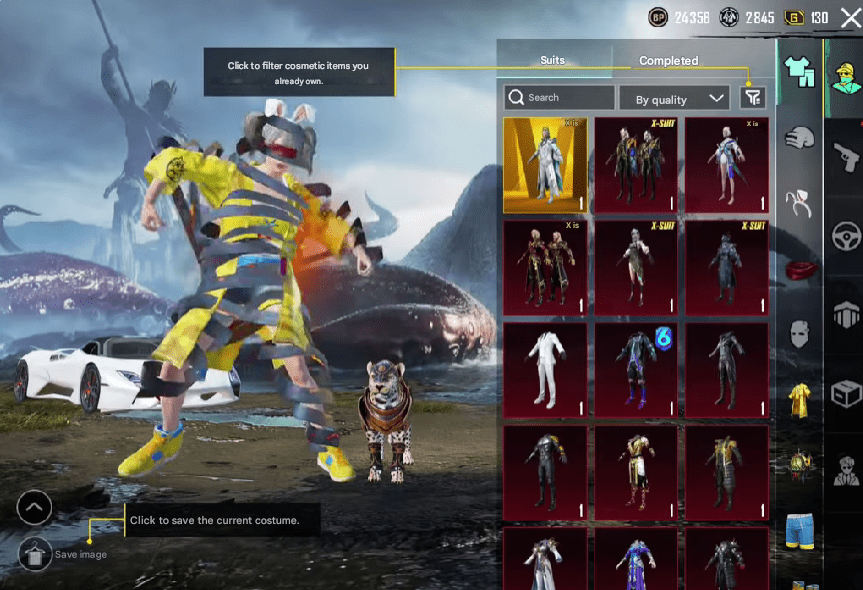Click the Save image hanger button
The image size is (863, 590).
click(x=34, y=553)
